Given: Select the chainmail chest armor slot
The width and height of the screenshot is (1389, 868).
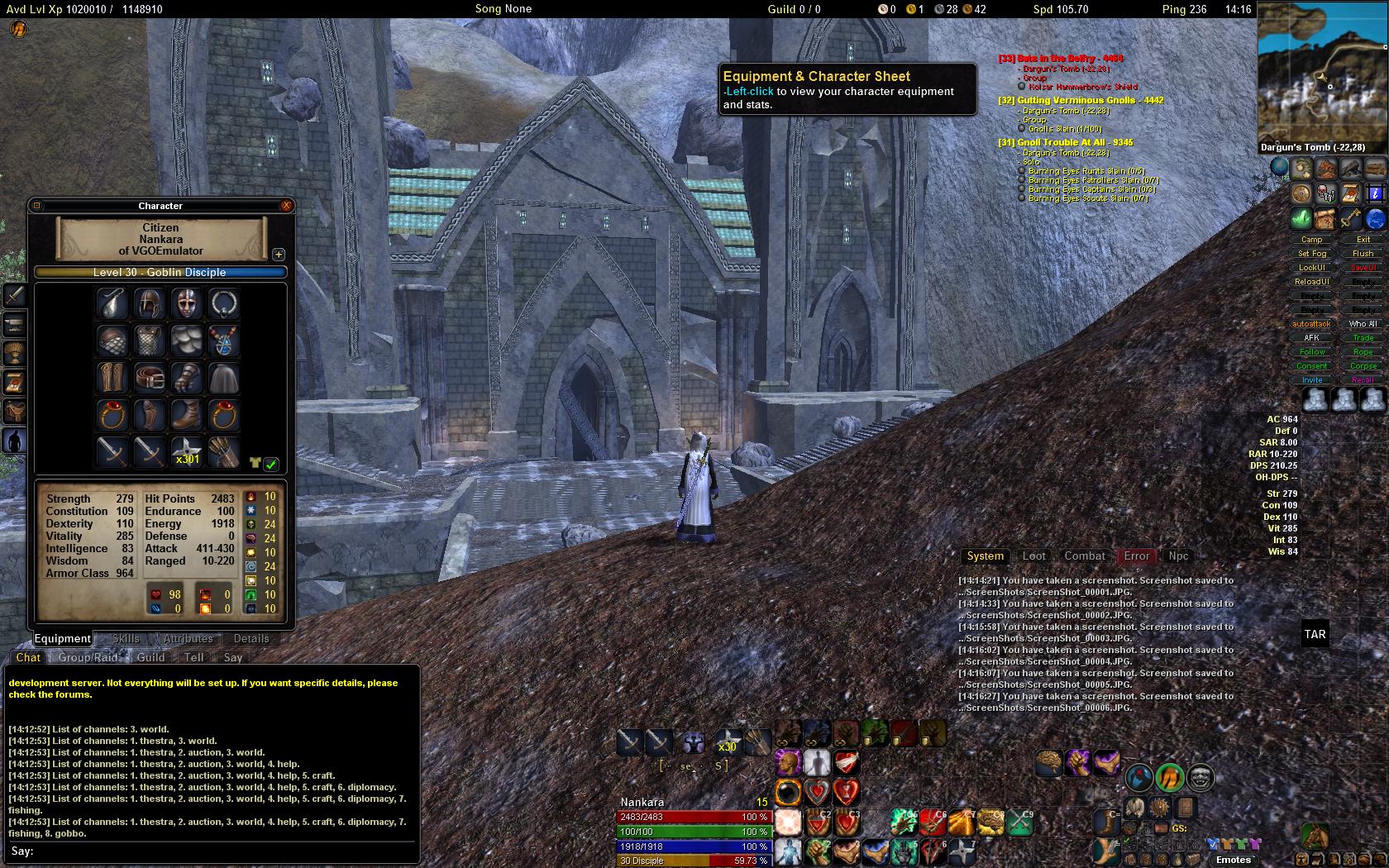Looking at the screenshot, I should (150, 341).
